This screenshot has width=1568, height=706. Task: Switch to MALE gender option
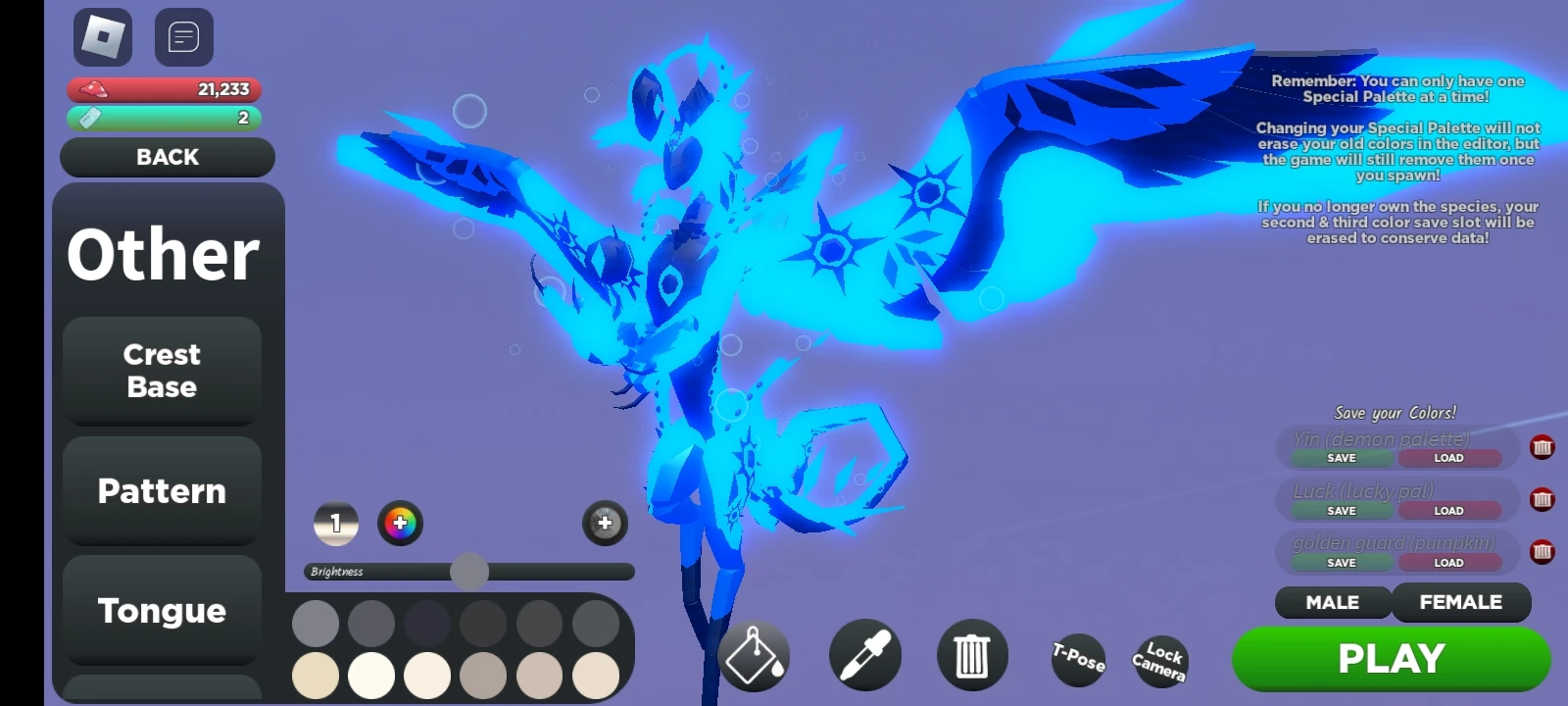point(1333,602)
